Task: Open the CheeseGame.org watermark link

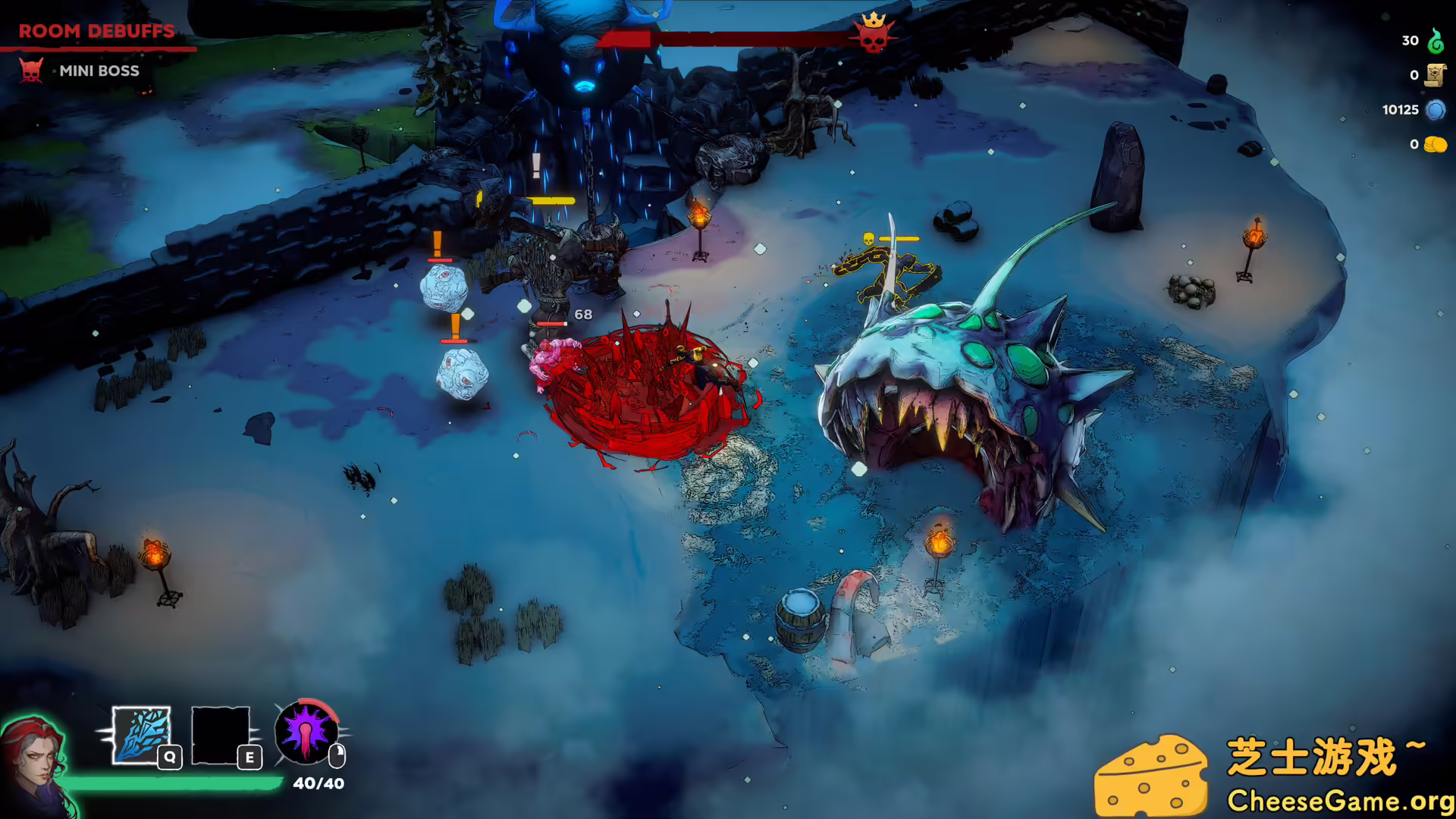Action: tap(1339, 801)
